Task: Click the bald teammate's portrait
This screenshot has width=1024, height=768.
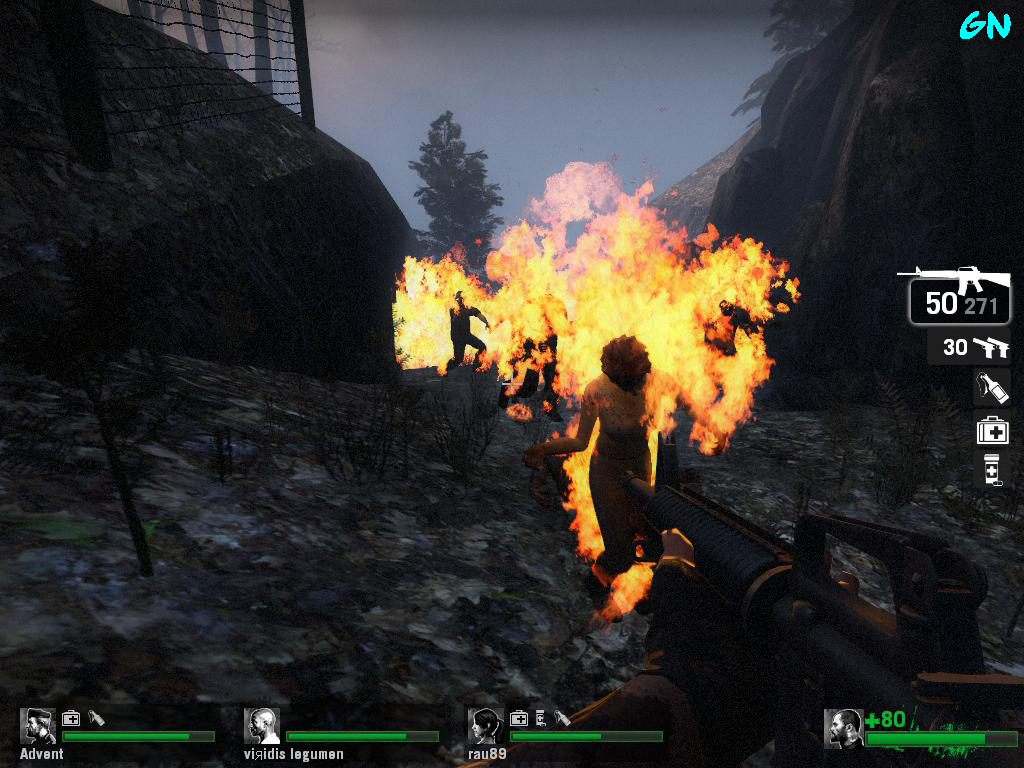Action: click(262, 726)
